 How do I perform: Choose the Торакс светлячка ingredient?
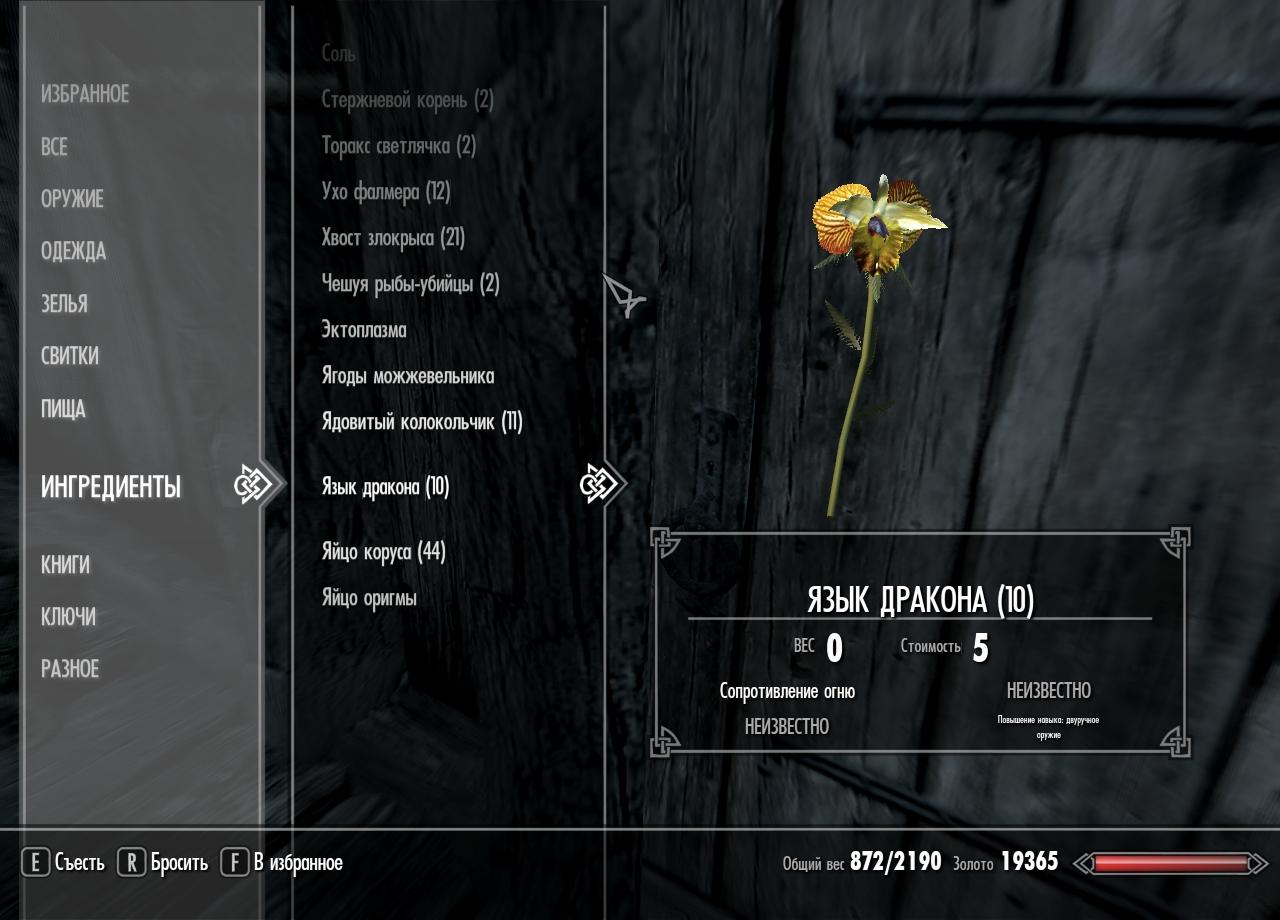[398, 146]
